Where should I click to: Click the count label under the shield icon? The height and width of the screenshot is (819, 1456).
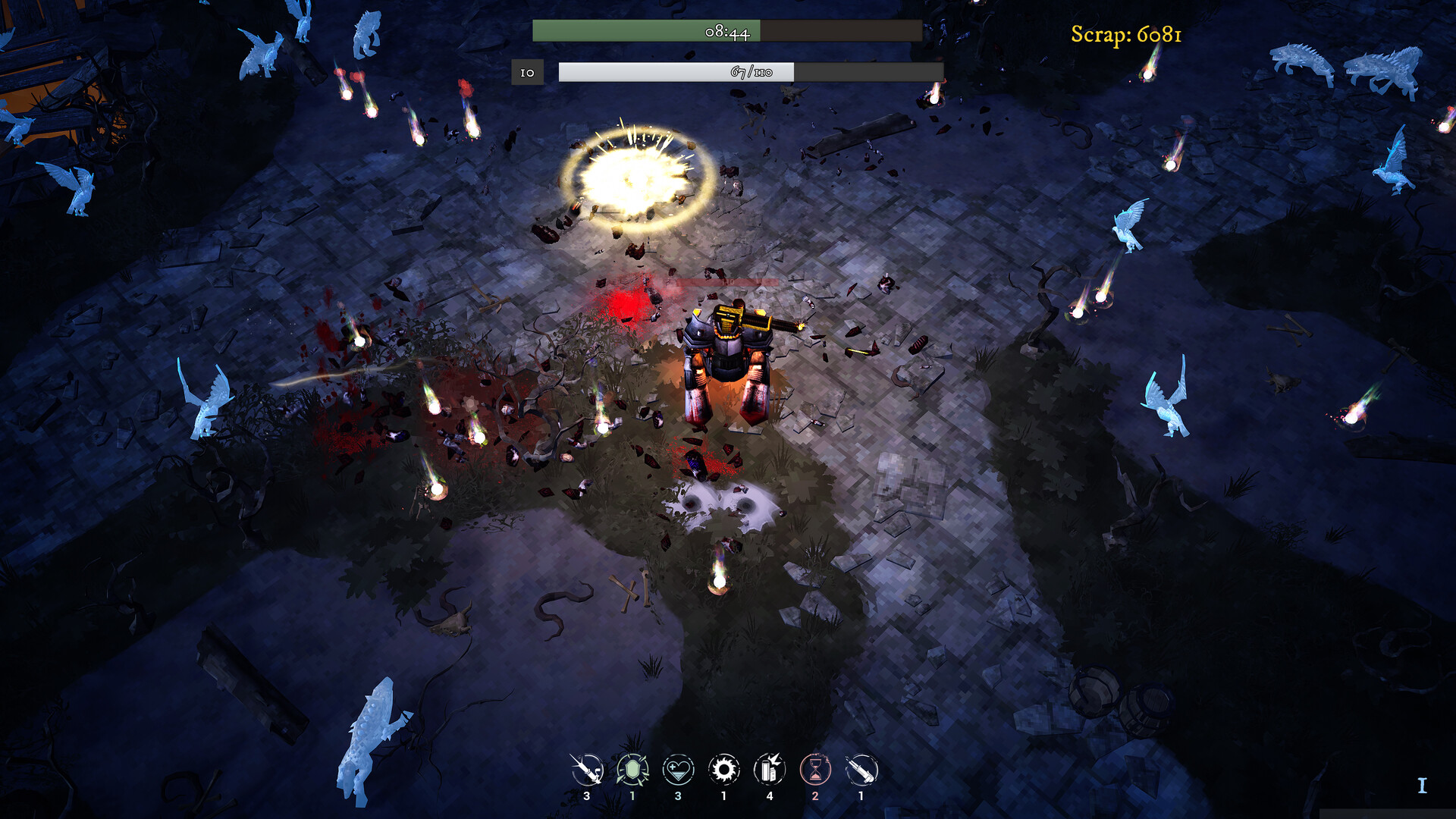pos(634,796)
